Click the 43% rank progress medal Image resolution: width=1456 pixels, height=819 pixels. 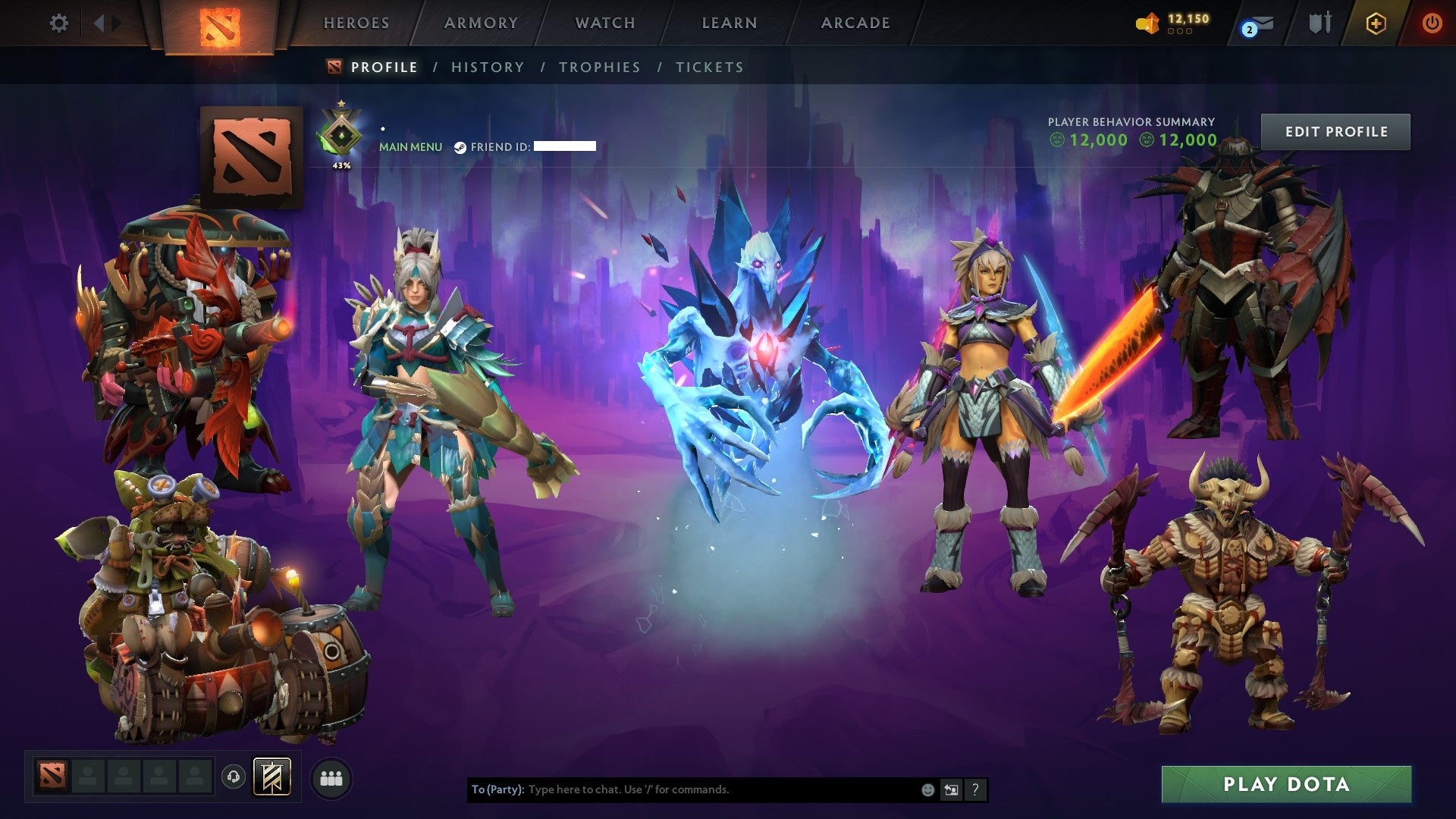[x=341, y=133]
